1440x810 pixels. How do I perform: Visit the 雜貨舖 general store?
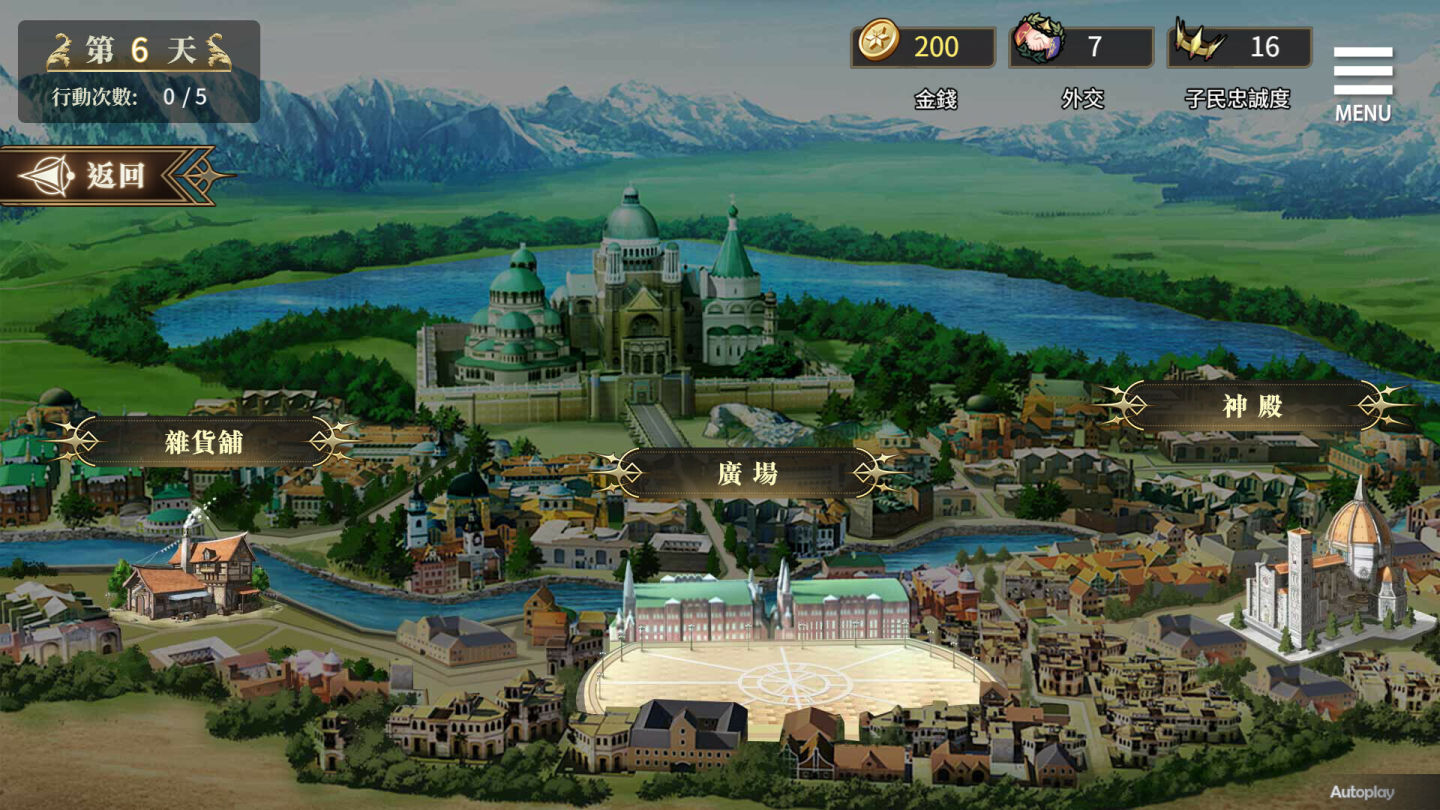tap(204, 441)
